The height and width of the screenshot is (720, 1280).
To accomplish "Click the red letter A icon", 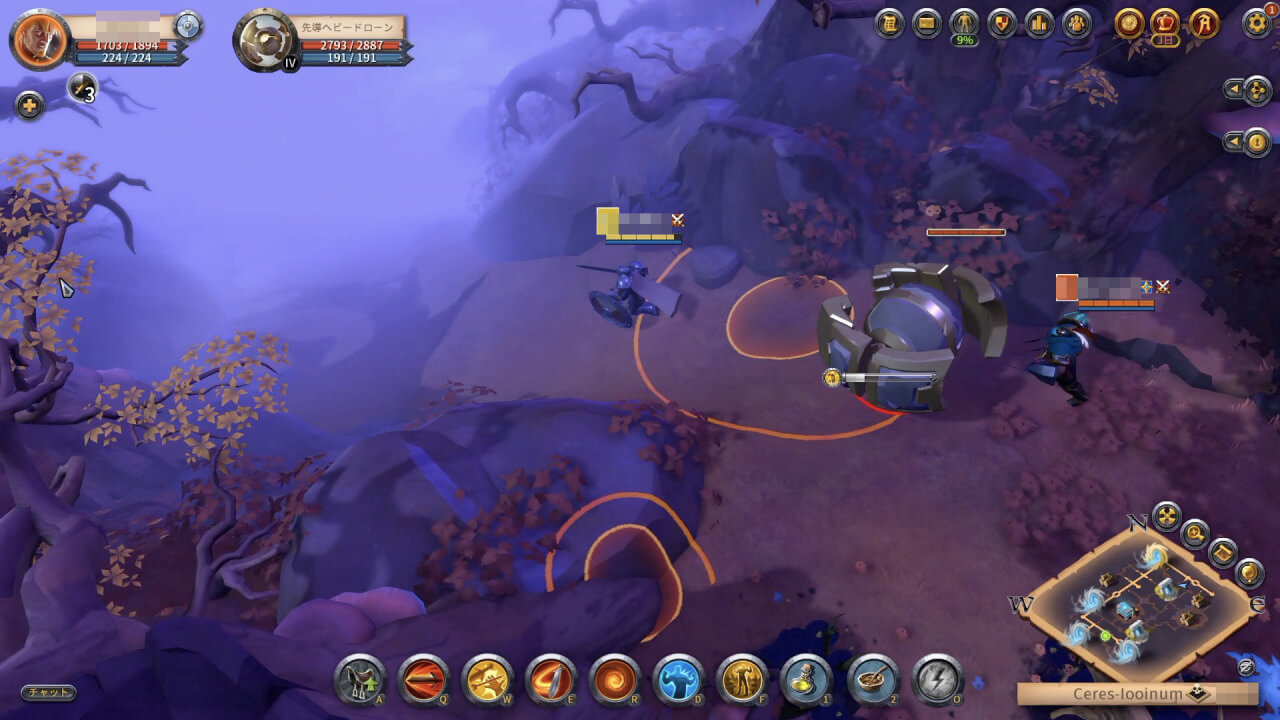I will pyautogui.click(x=1204, y=23).
